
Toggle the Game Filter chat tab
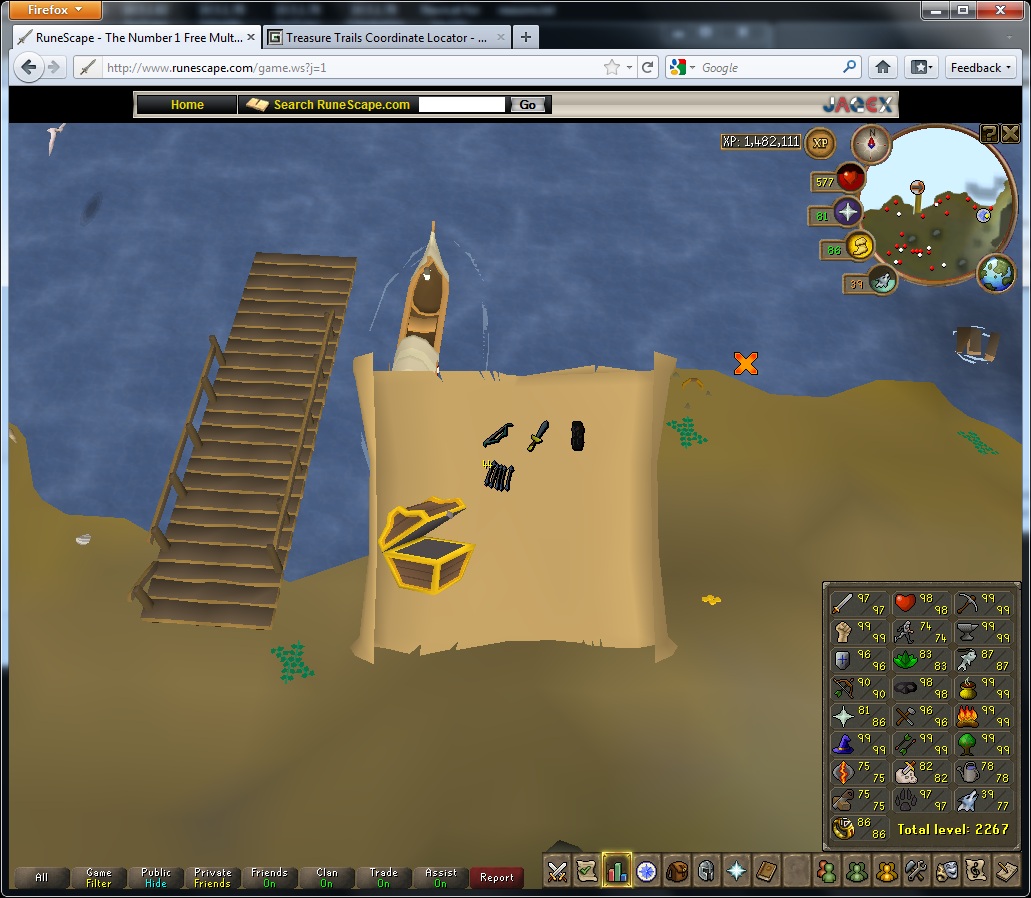(98, 878)
